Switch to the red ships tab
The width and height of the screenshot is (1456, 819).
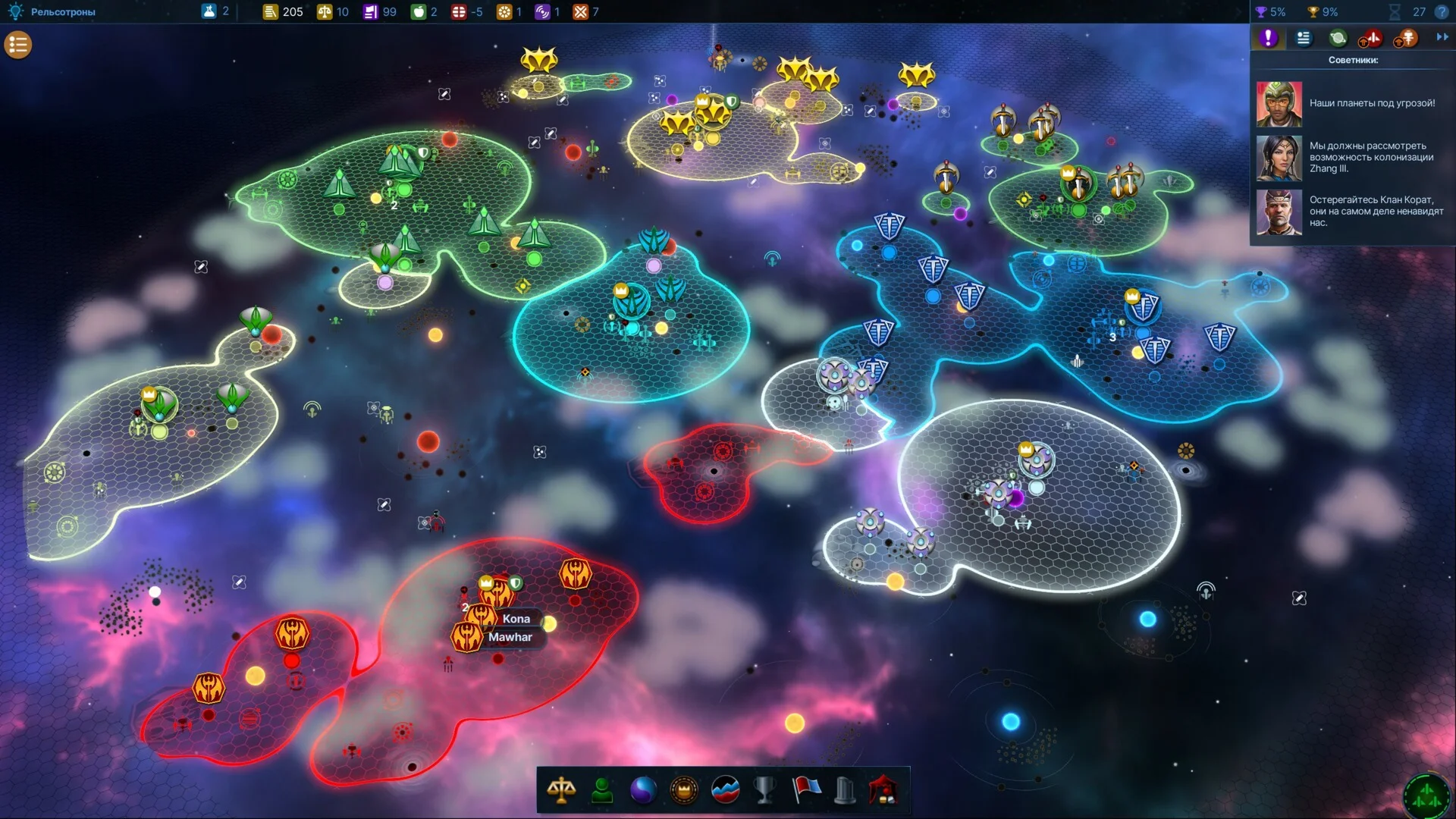click(x=1371, y=38)
